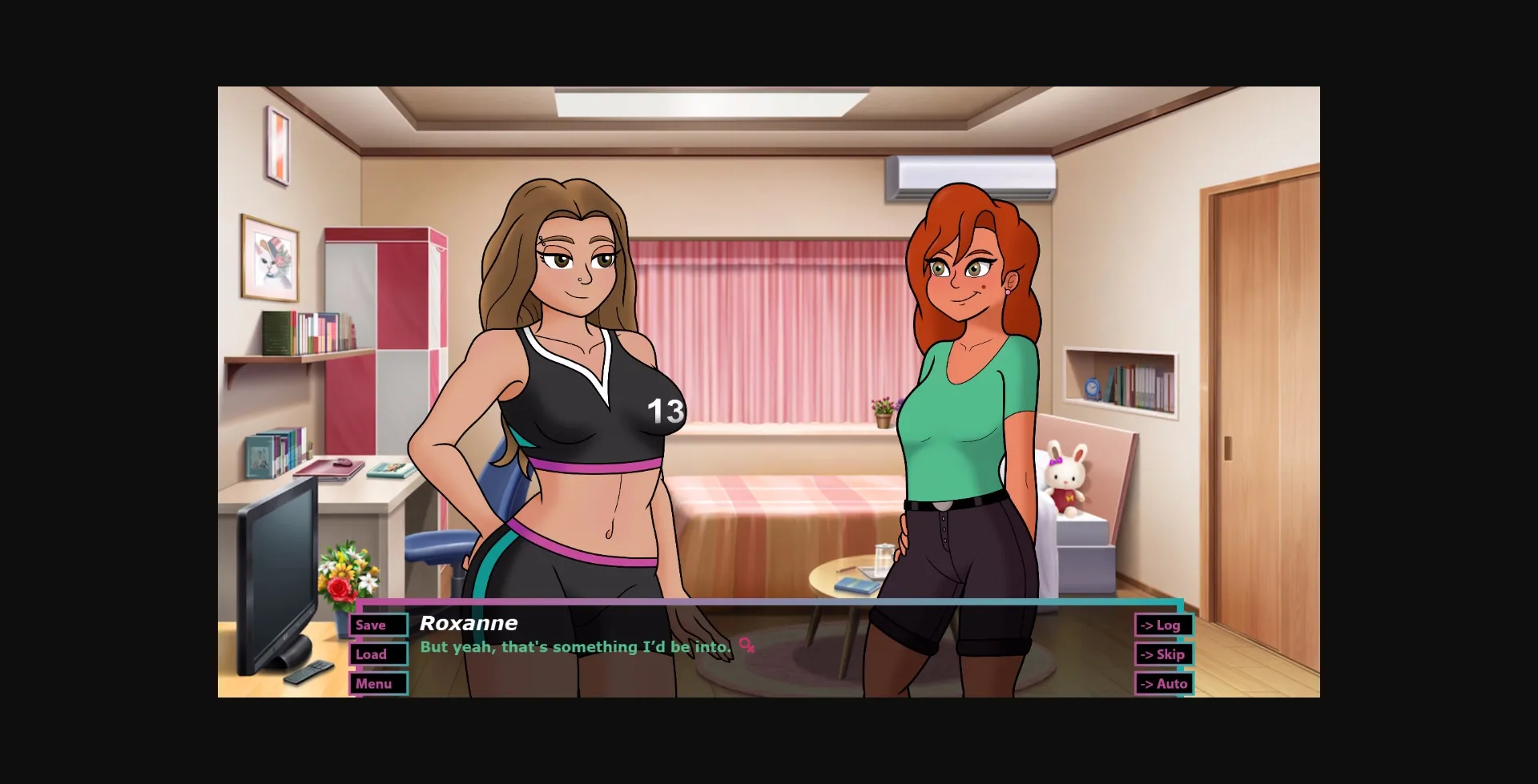Toggle the dialogue history Log open

tap(1164, 625)
